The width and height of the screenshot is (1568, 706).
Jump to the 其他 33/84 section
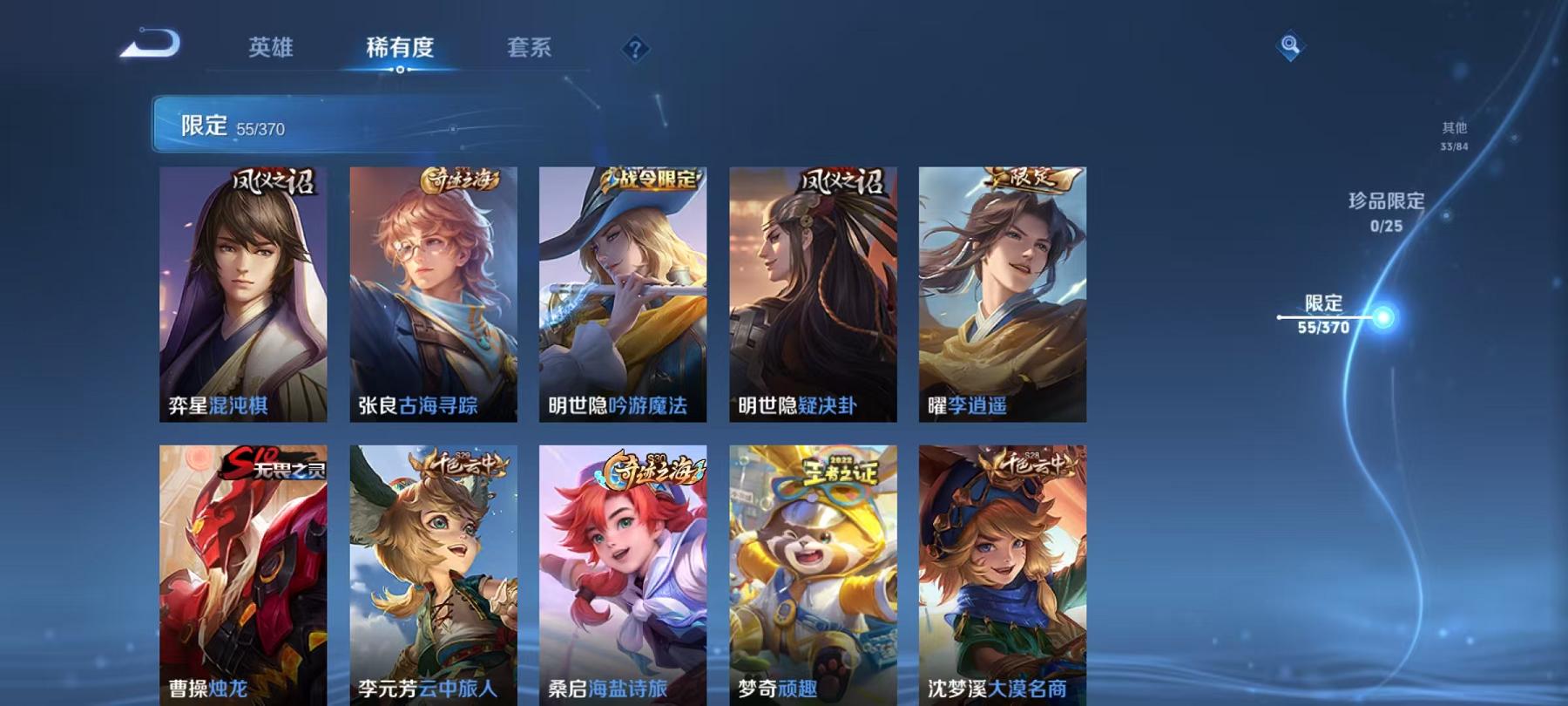pos(1455,133)
